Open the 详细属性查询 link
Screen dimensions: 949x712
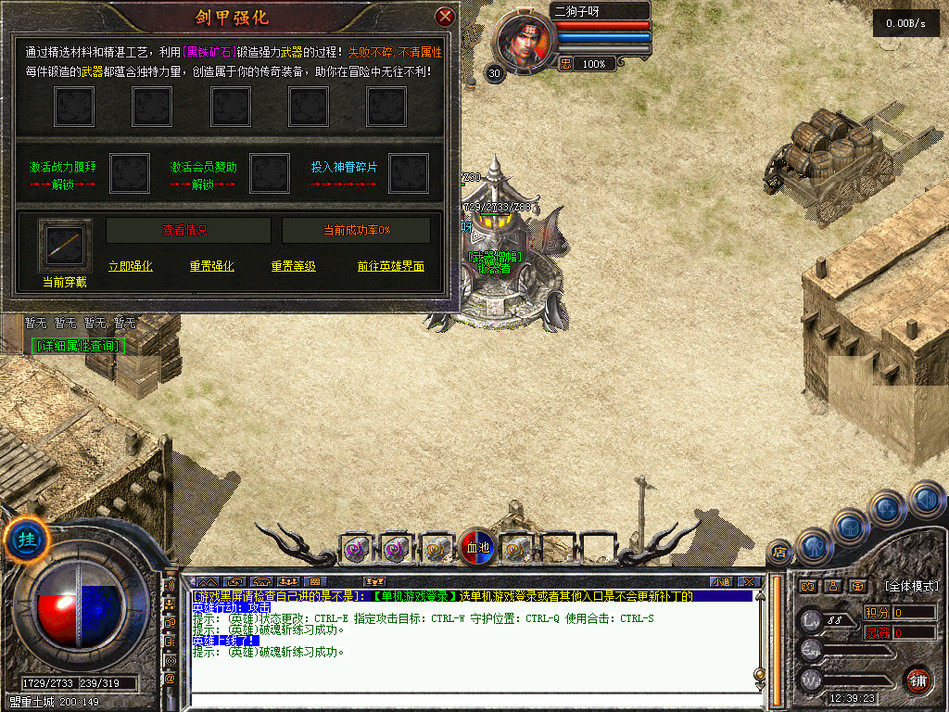(78, 345)
